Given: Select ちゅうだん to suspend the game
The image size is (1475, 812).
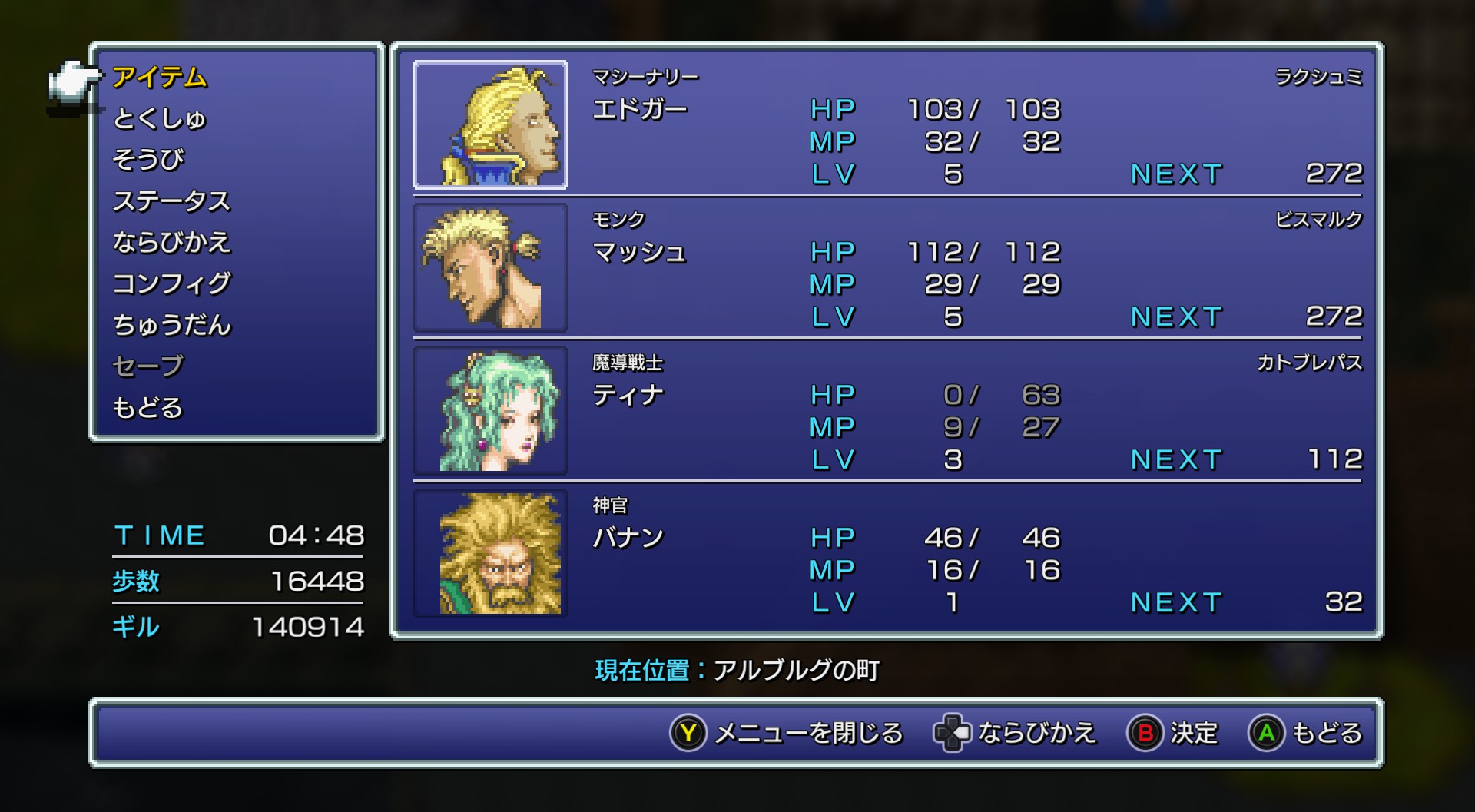Looking at the screenshot, I should pos(171,324).
